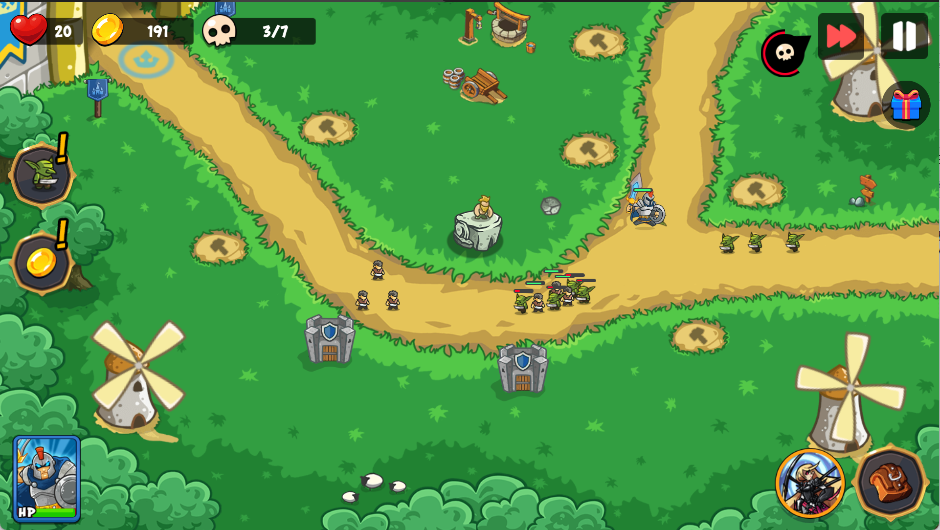Toggle fast-forward speed
Screen dimensions: 940x530
tap(841, 37)
